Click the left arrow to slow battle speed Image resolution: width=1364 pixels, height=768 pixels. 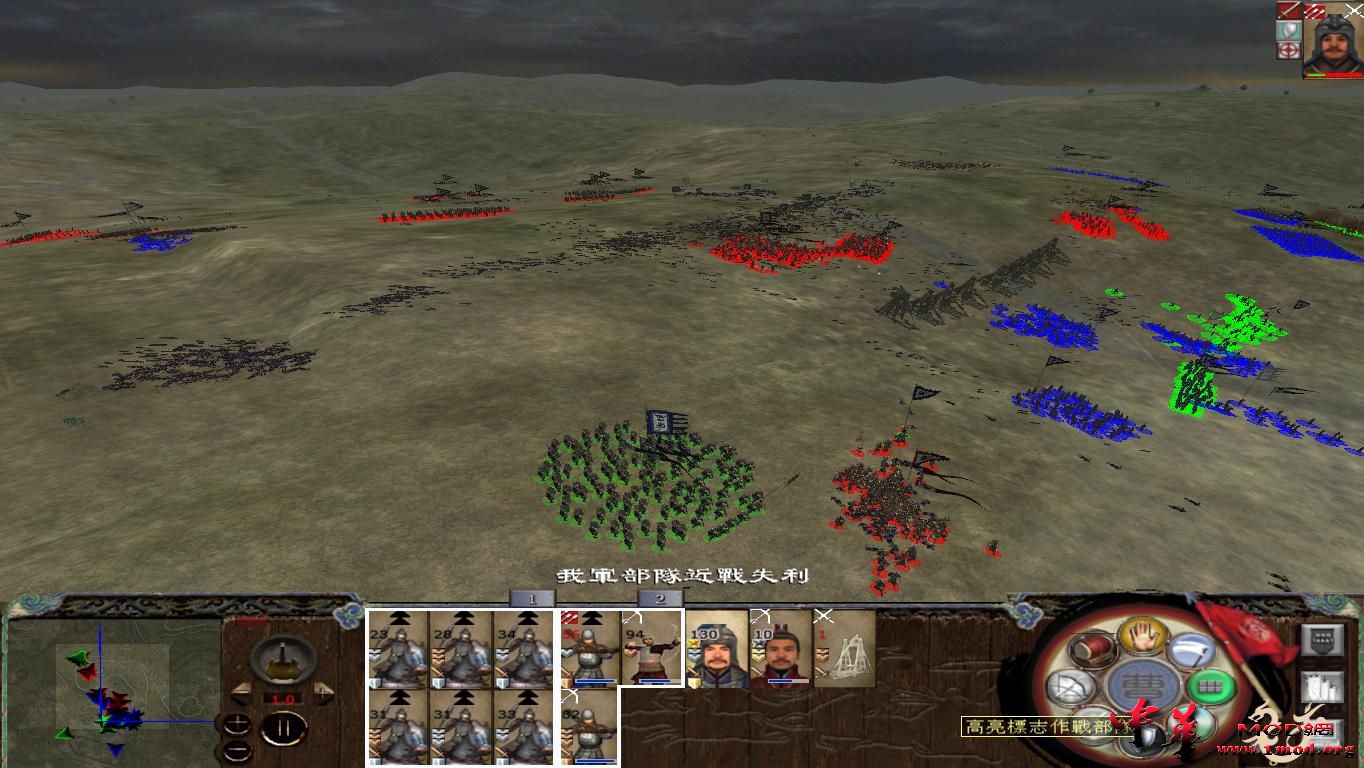coord(240,695)
